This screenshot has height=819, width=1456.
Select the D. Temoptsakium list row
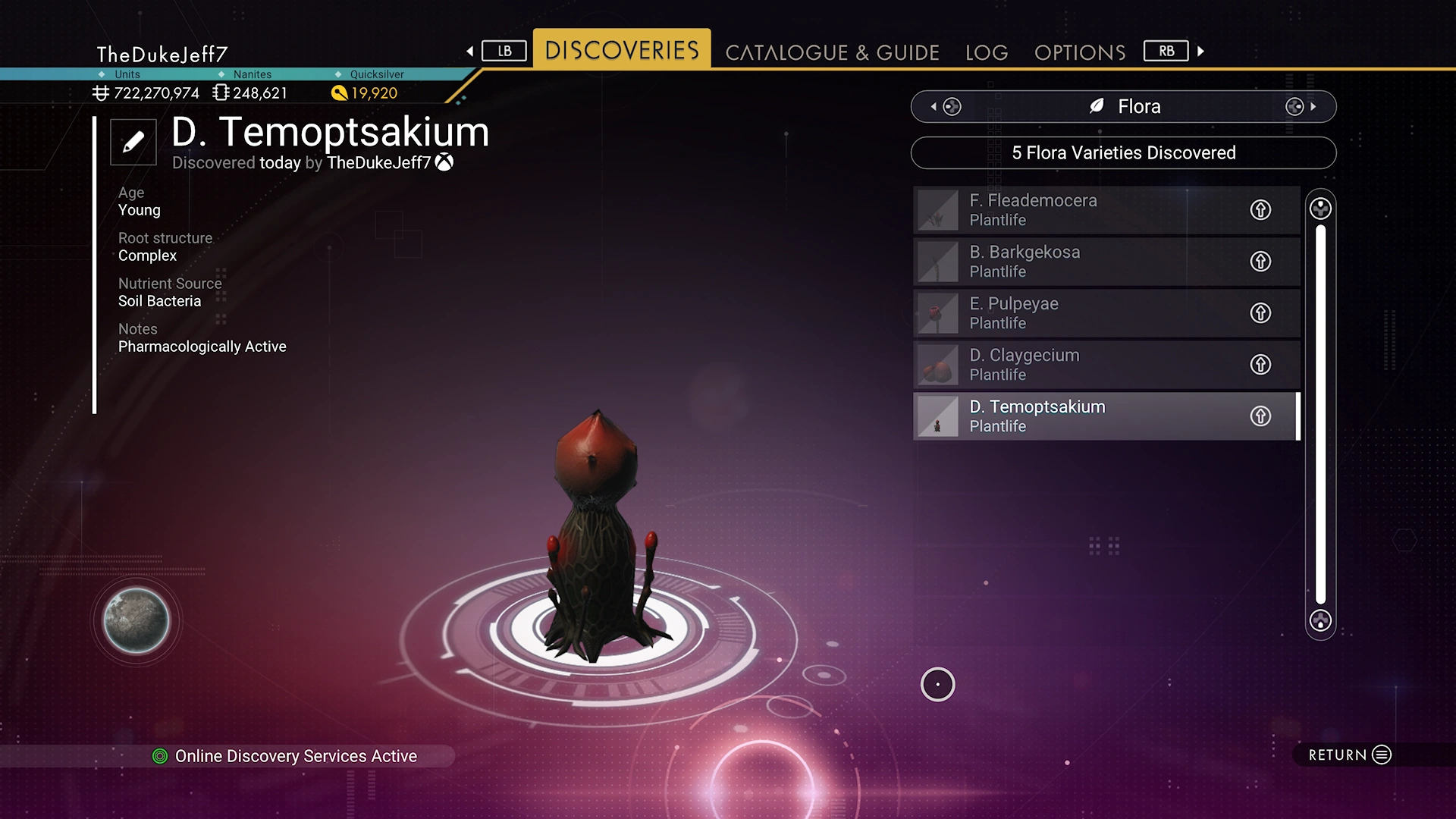tap(1077, 416)
